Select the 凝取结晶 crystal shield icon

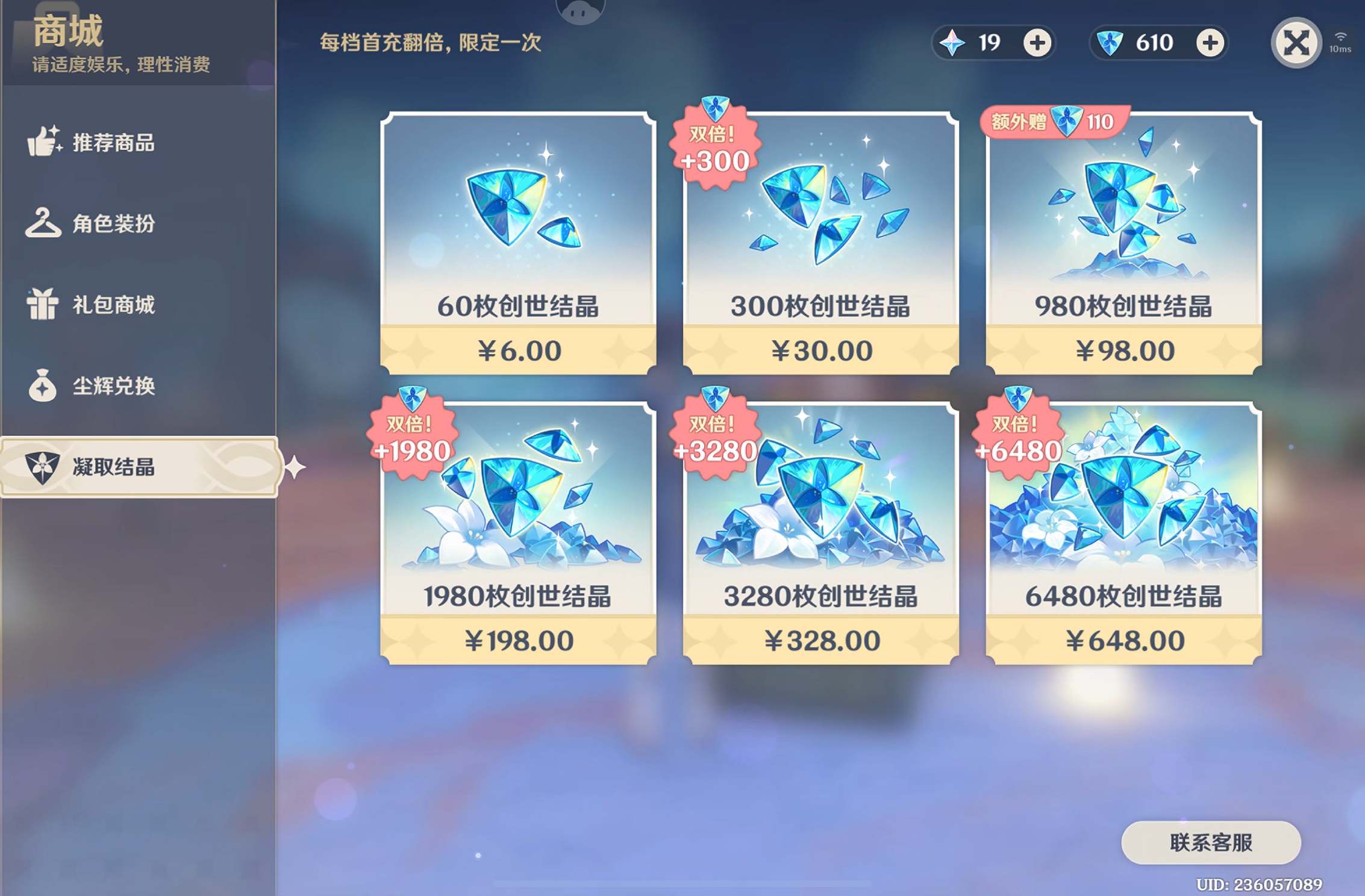(43, 467)
